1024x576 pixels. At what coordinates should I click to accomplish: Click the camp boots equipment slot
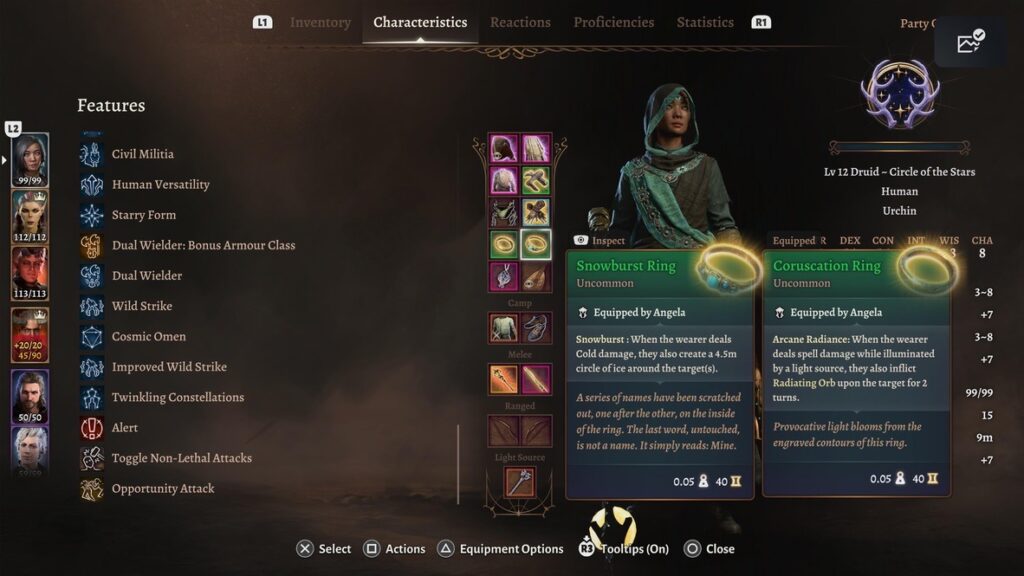[x=536, y=327]
